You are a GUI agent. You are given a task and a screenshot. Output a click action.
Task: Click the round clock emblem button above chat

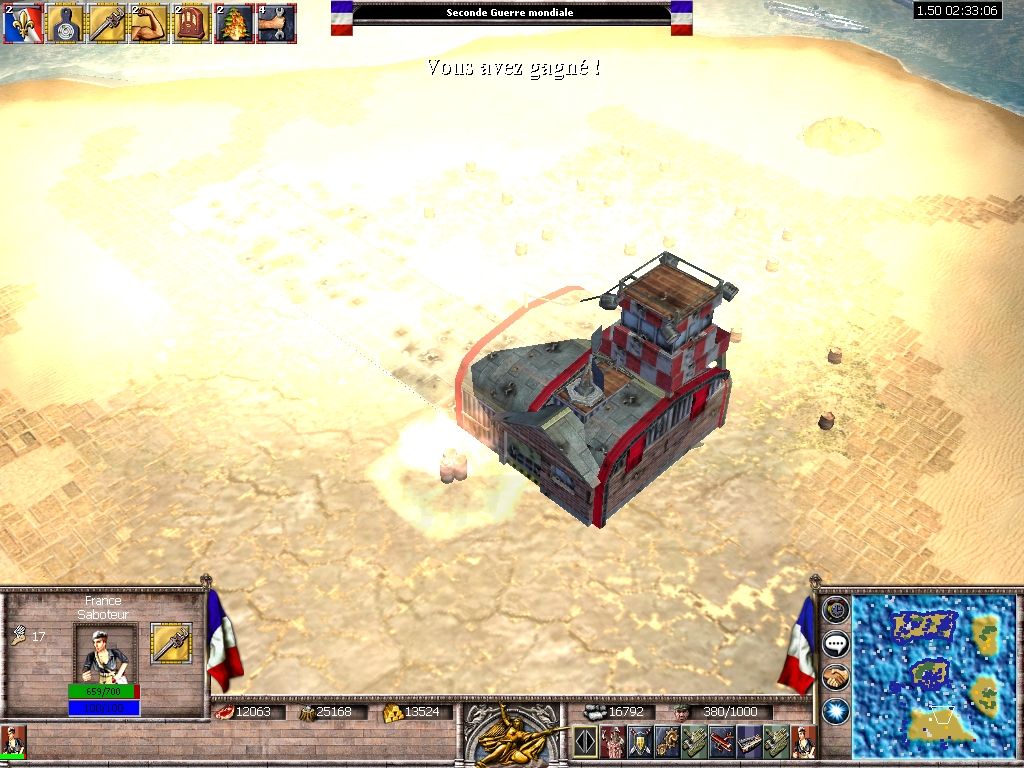(x=836, y=610)
